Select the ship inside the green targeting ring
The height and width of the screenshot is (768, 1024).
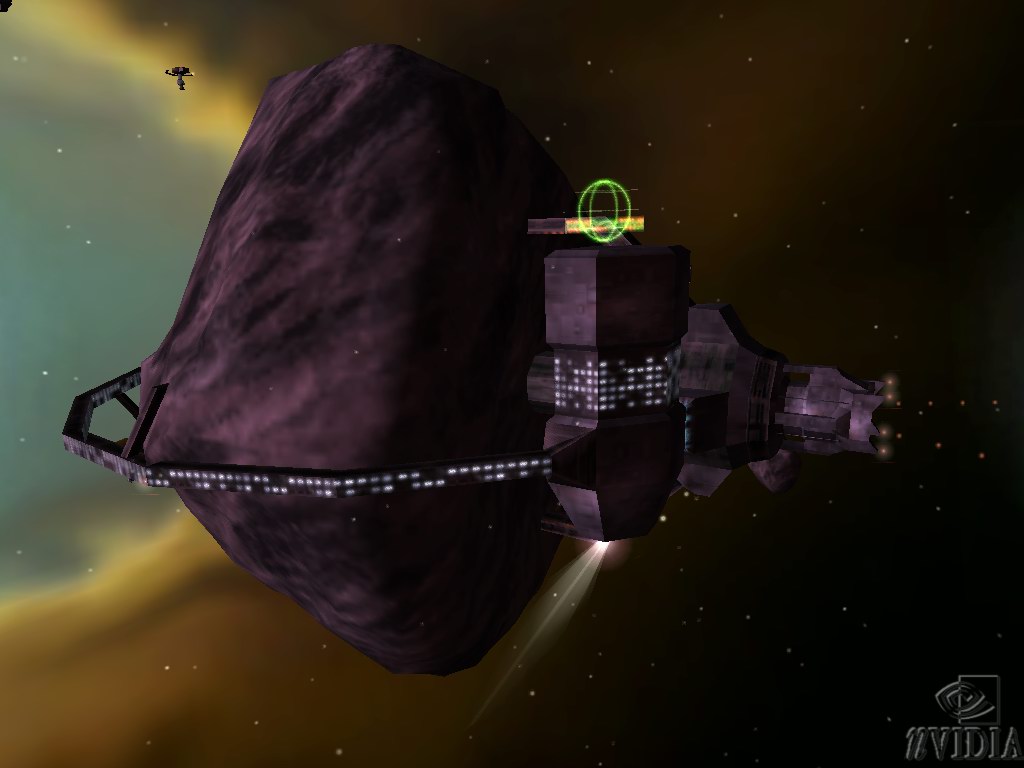604,213
